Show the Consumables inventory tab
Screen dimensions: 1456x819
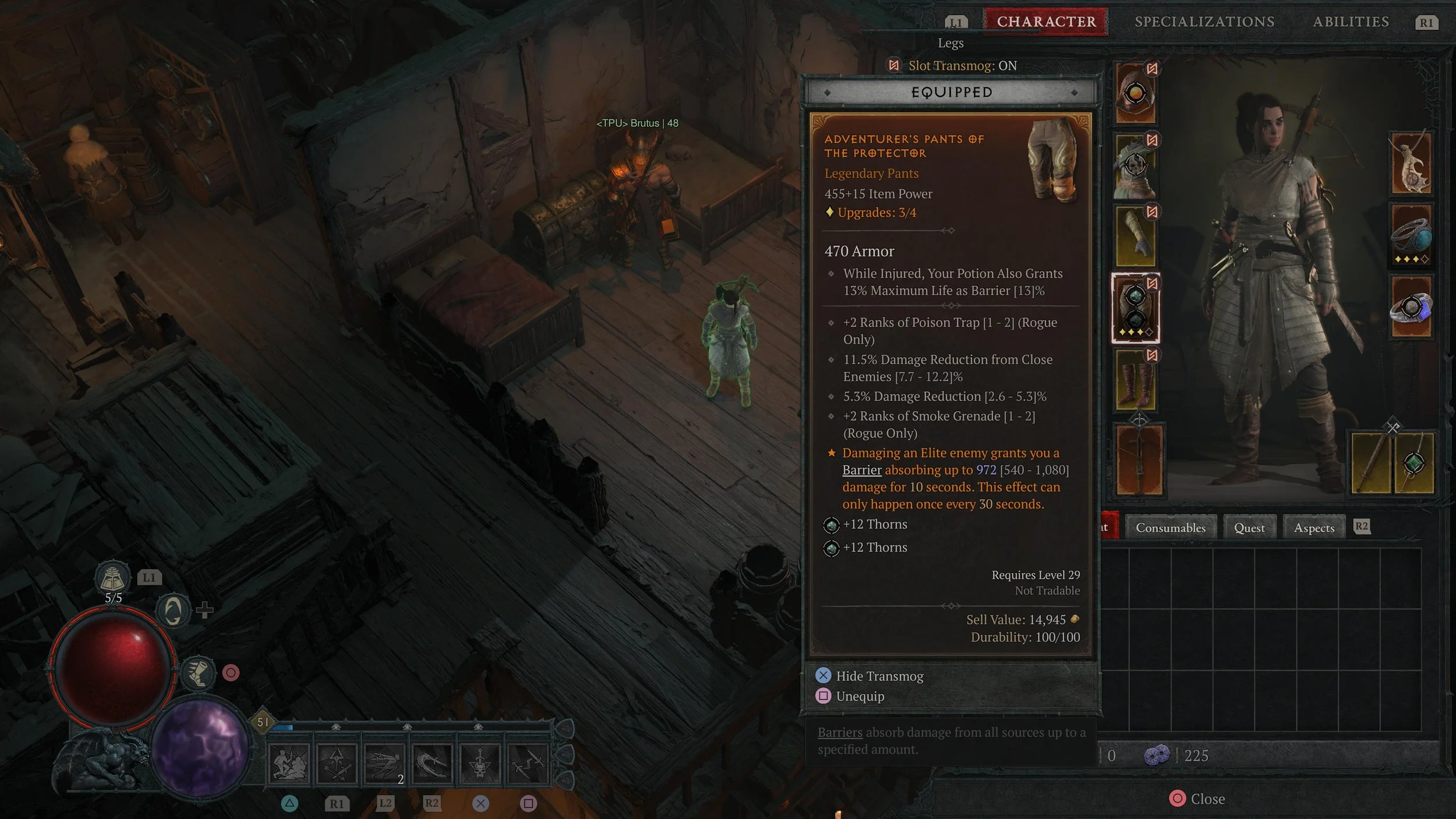coord(1170,528)
